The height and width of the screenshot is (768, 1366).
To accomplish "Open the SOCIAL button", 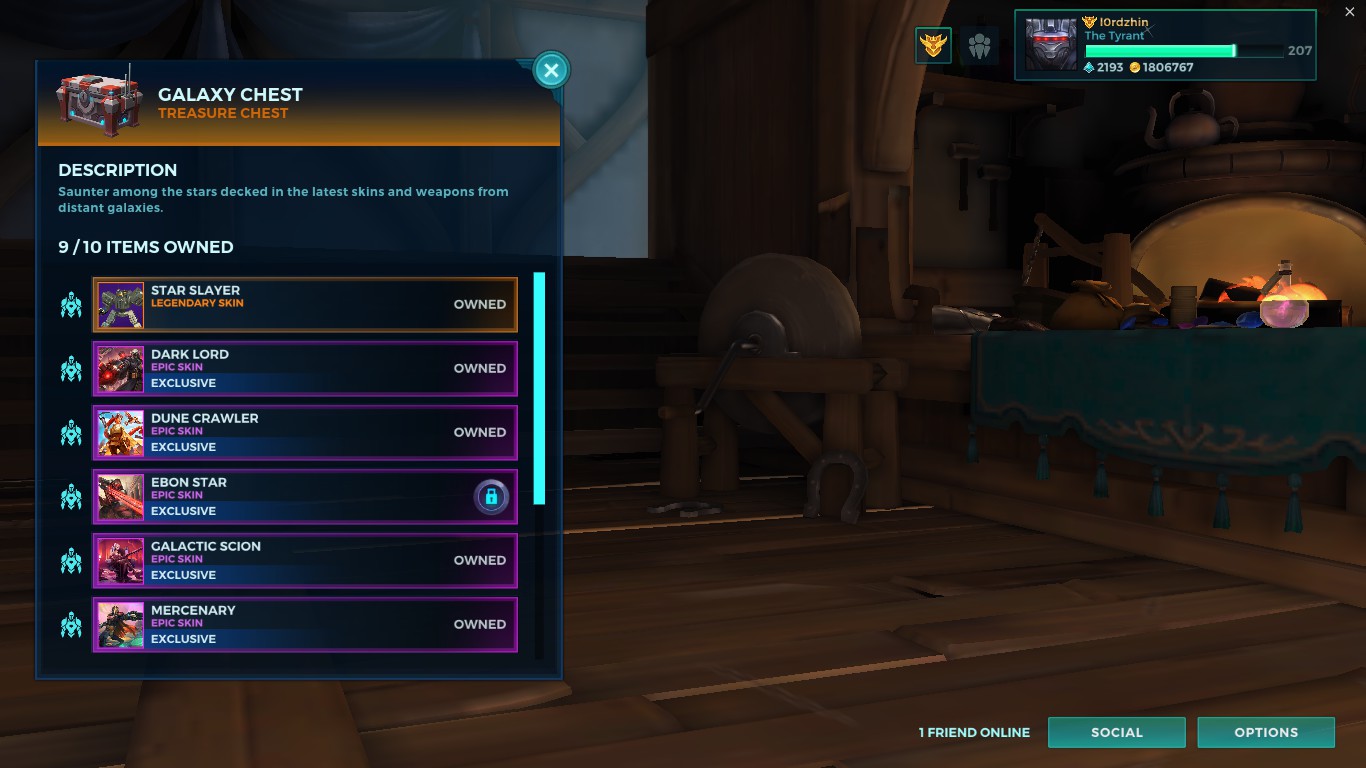I will point(1117,732).
